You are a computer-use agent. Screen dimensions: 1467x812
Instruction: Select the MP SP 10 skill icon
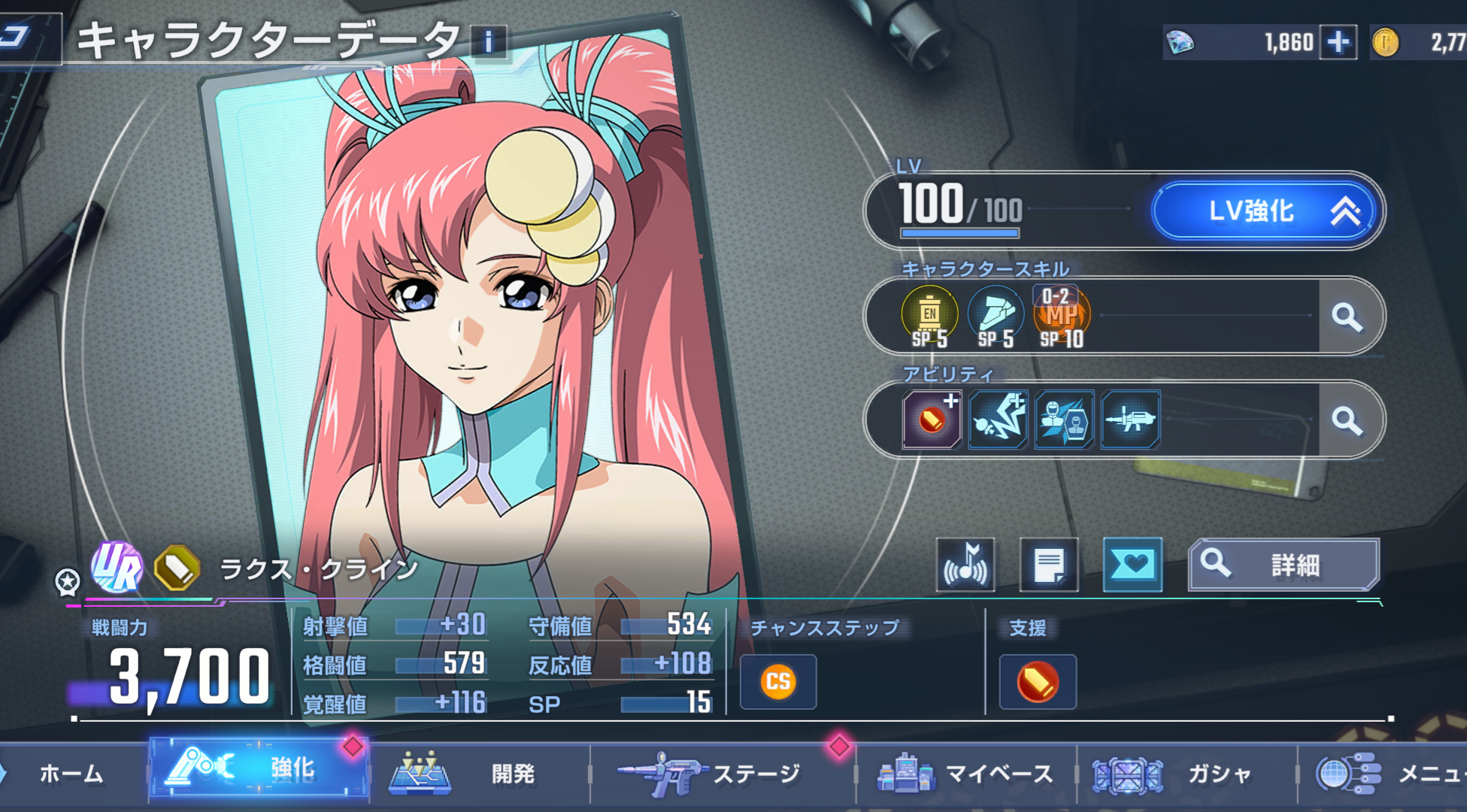coord(1062,317)
